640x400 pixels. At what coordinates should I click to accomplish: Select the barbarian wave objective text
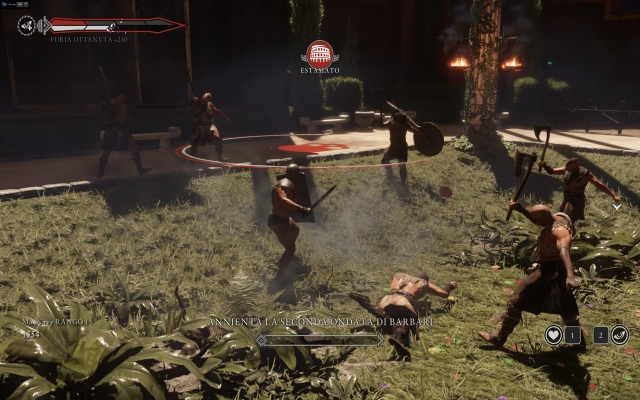320,322
